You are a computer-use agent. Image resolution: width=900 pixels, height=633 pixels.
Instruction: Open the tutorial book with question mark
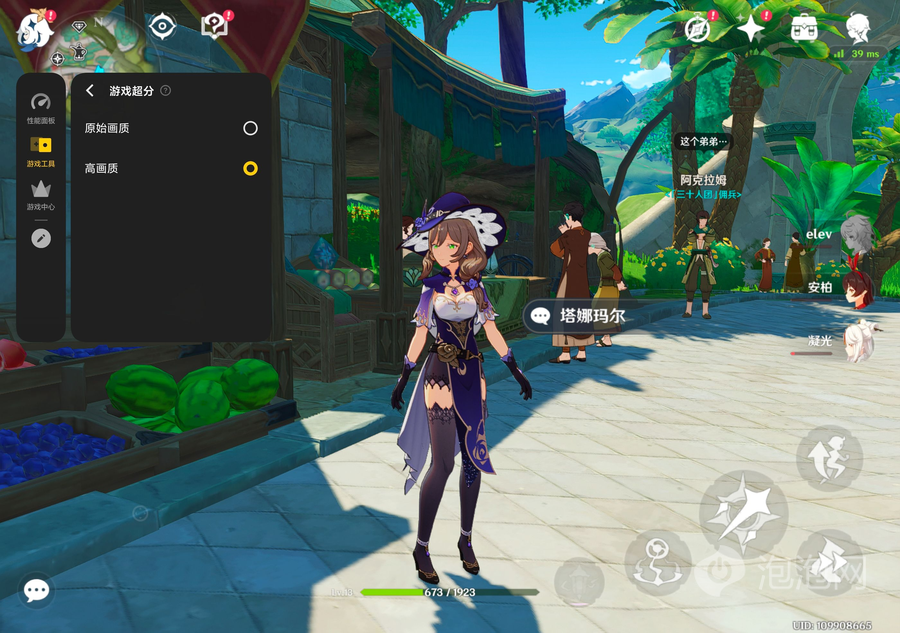tap(215, 27)
